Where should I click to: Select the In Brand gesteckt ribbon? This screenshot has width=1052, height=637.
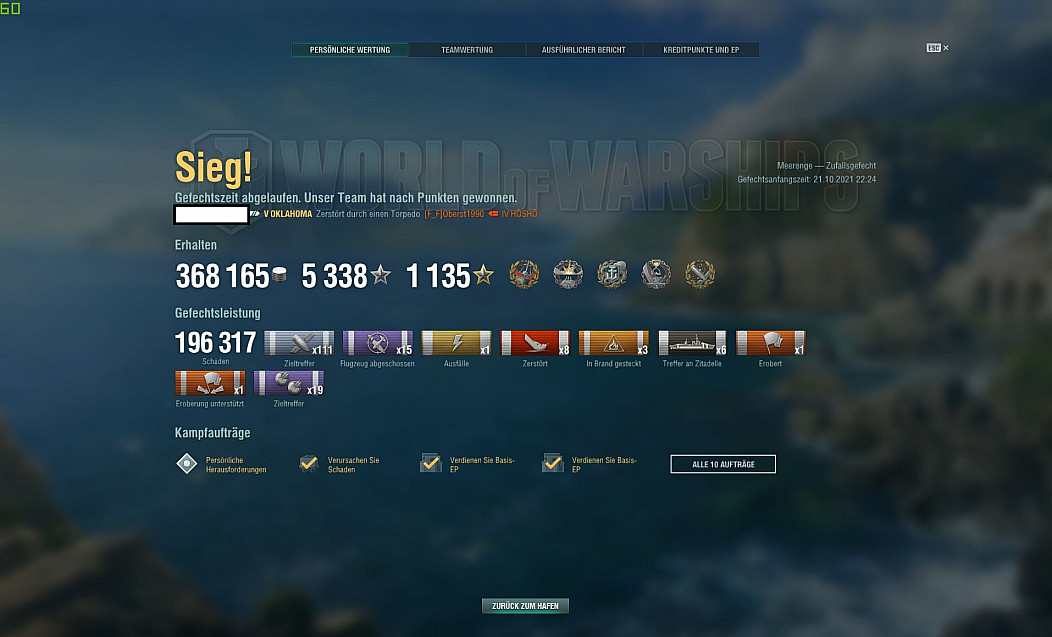[x=614, y=344]
